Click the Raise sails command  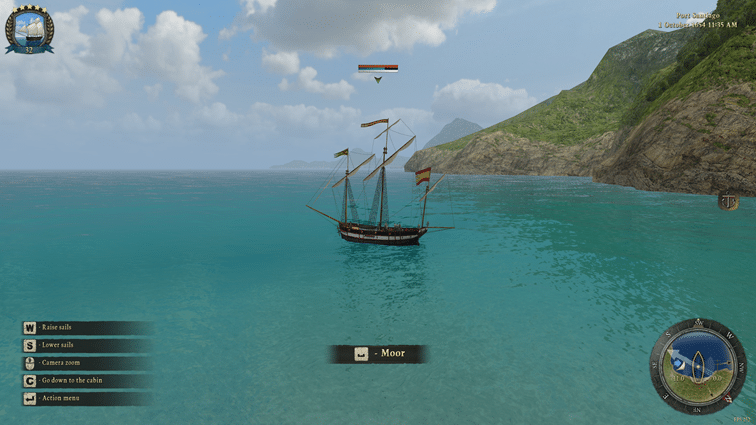click(57, 327)
